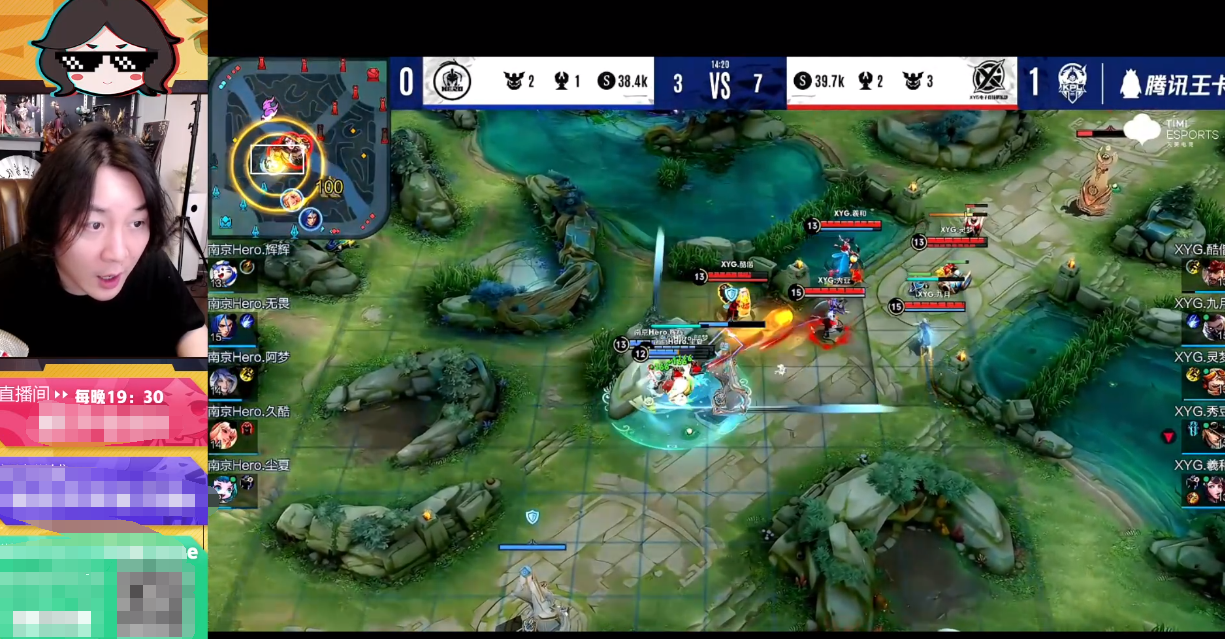This screenshot has width=1225, height=639.
Task: Choose XYG.酷偕 in the right player list
Action: click(x=1213, y=273)
